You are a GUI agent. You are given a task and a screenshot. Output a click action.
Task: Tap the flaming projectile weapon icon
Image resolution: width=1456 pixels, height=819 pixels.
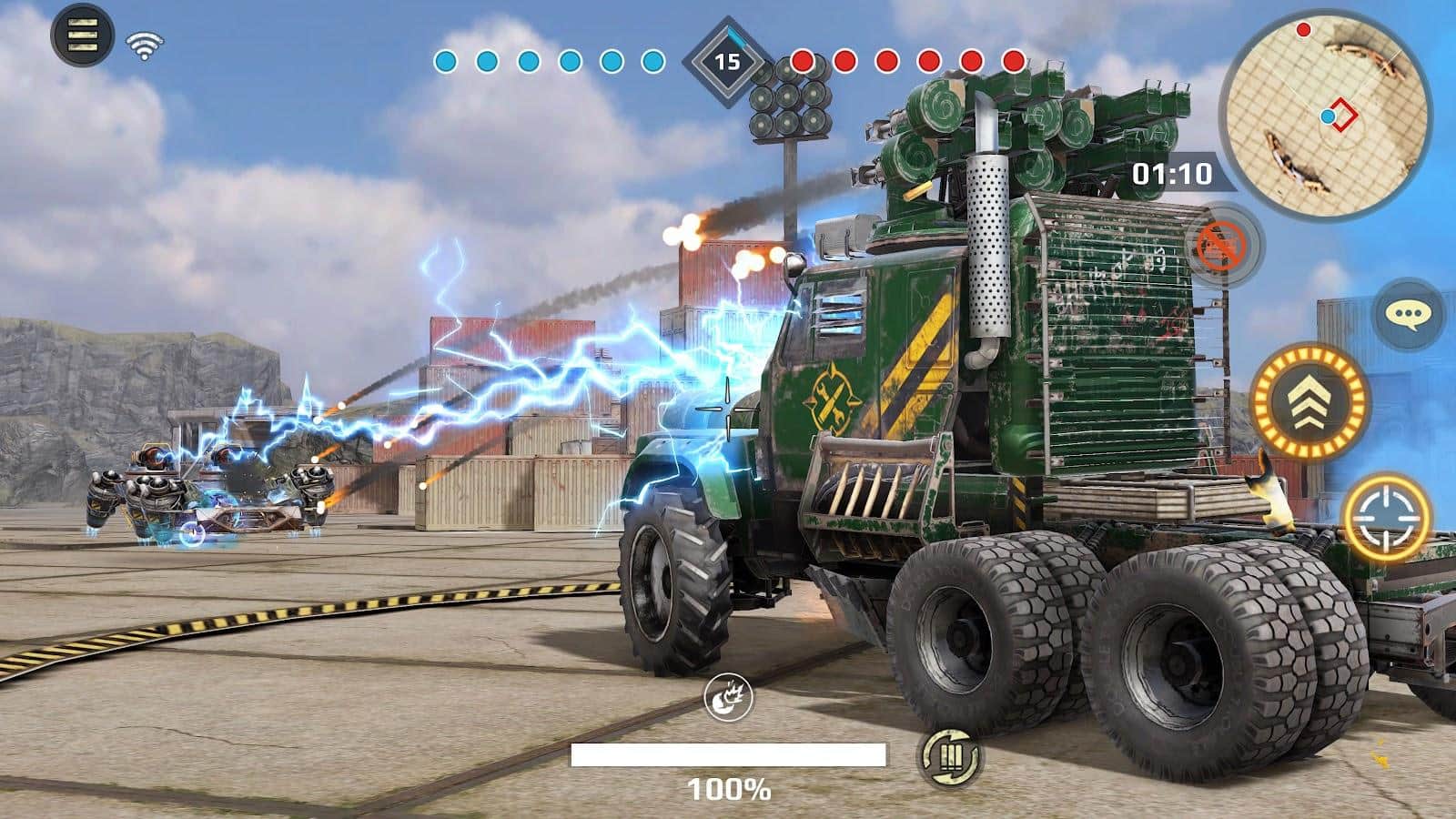728,699
